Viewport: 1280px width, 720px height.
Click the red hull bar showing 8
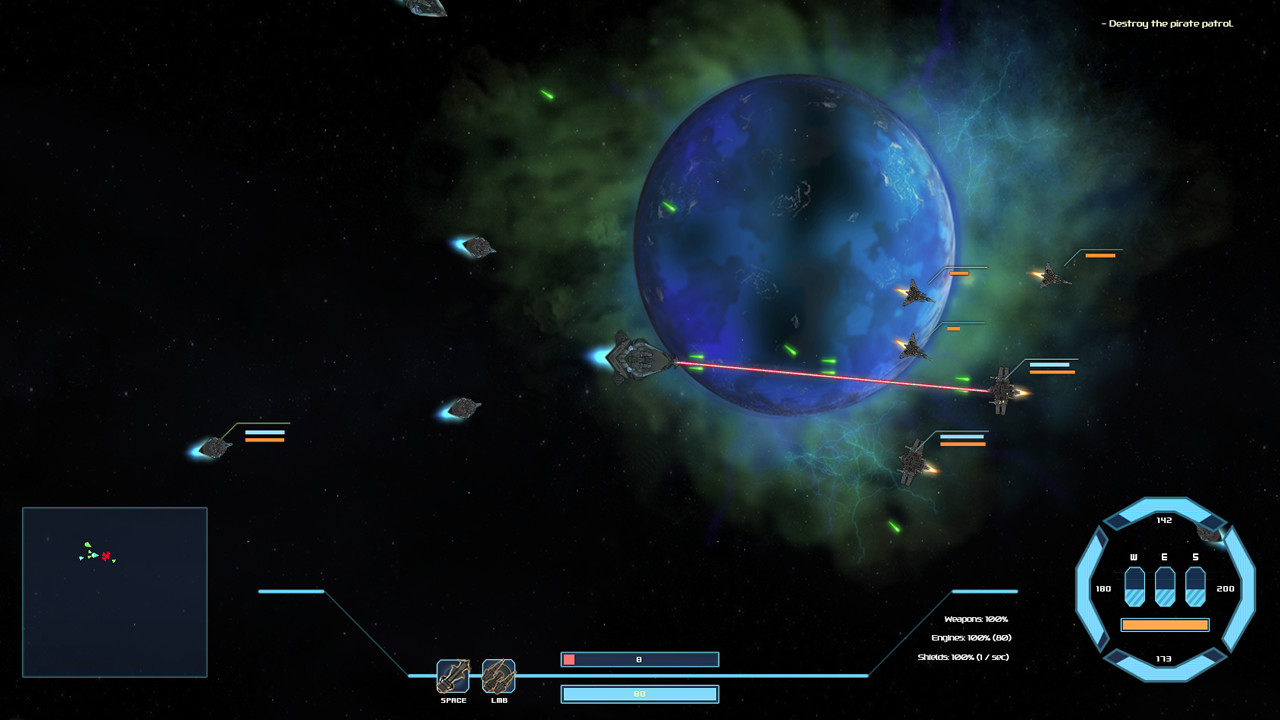[x=639, y=659]
